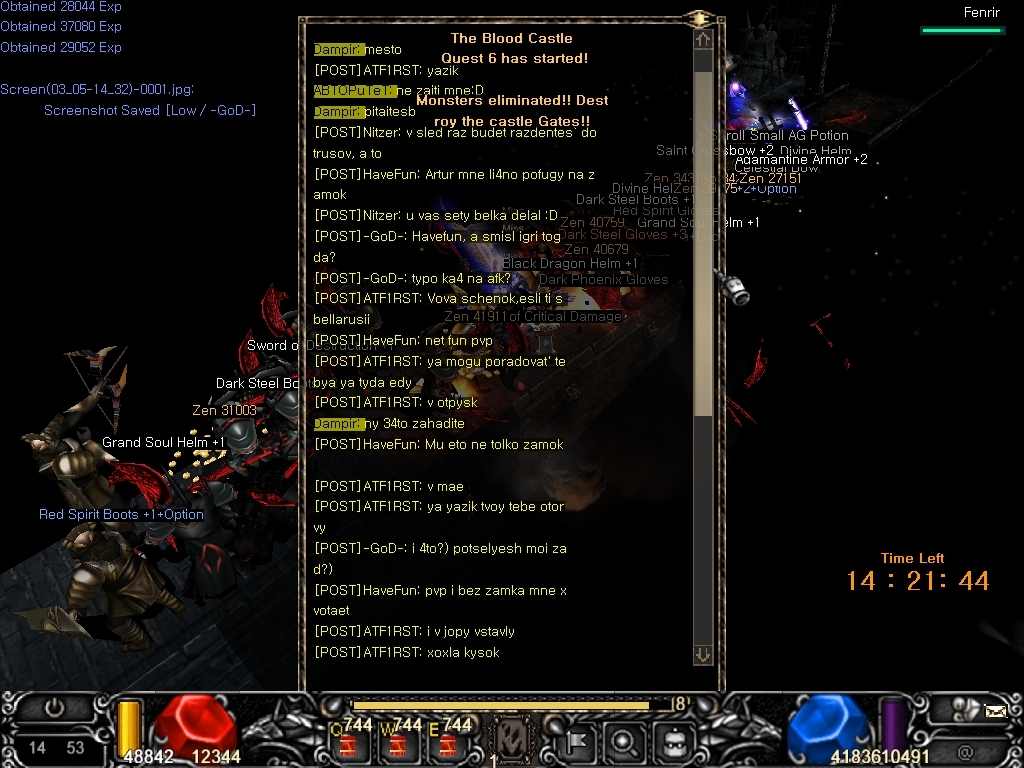Image resolution: width=1024 pixels, height=768 pixels.
Task: Click the @ symbol button
Action: click(965, 752)
